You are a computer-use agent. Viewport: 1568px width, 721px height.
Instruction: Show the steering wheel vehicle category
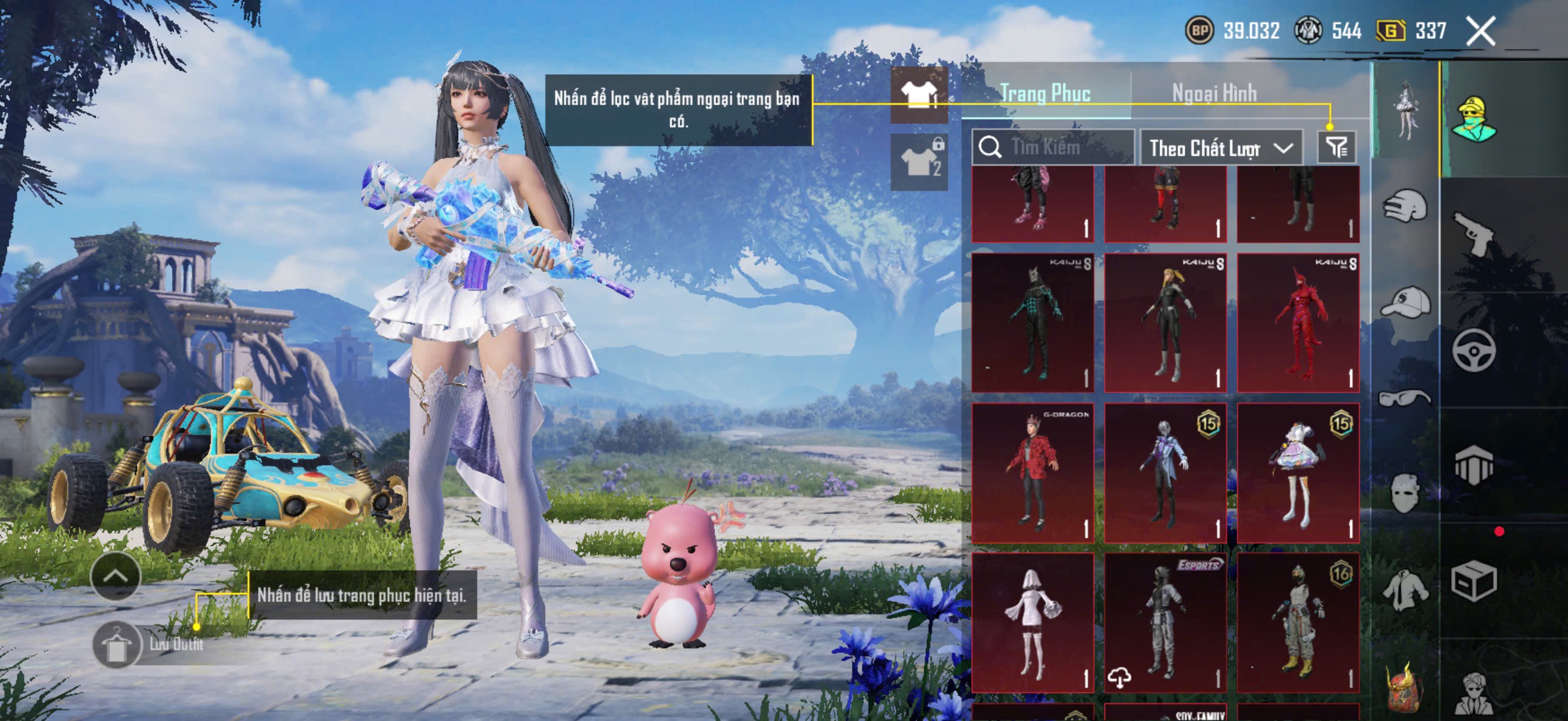1474,350
